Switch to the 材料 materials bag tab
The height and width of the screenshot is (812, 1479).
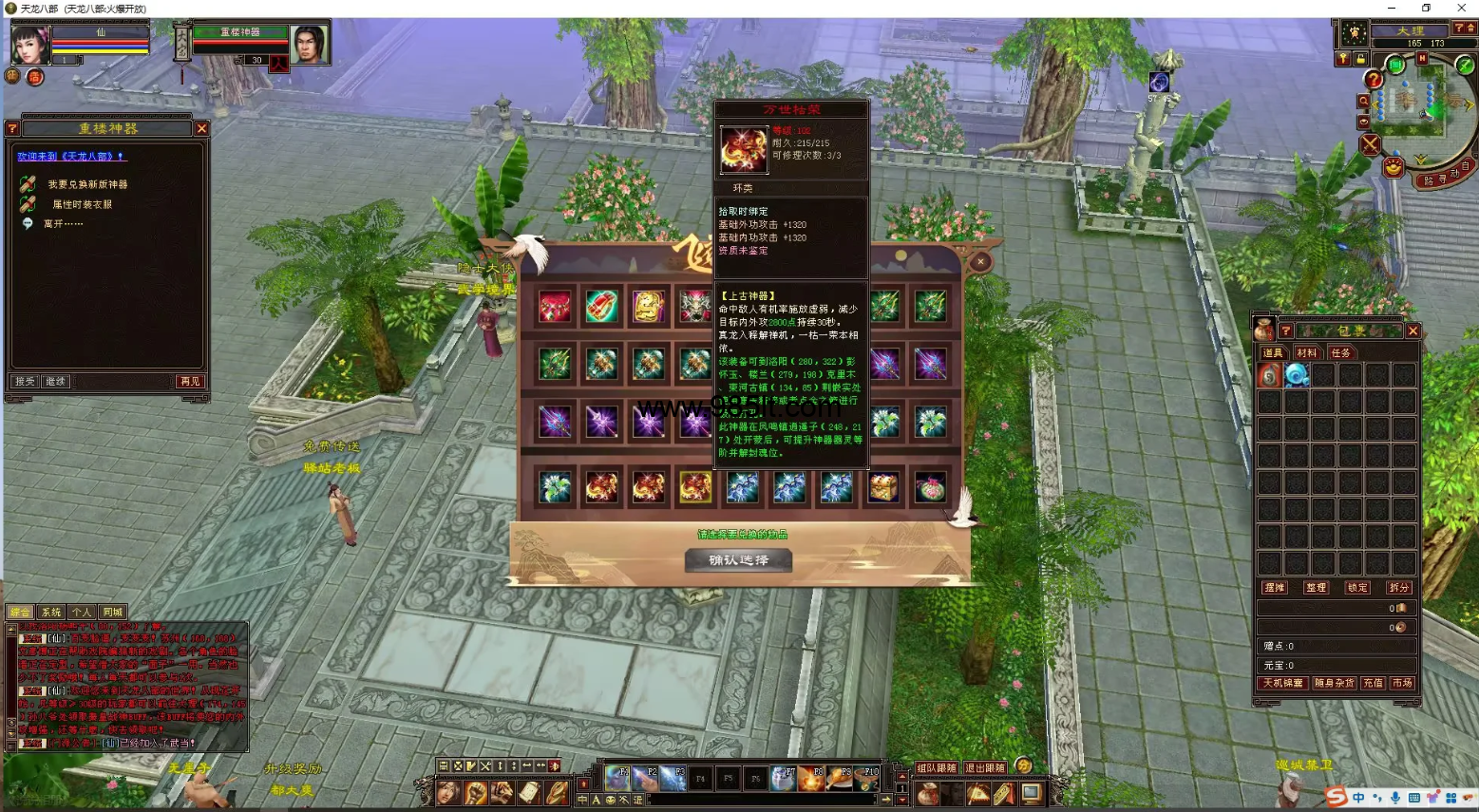(x=1307, y=353)
